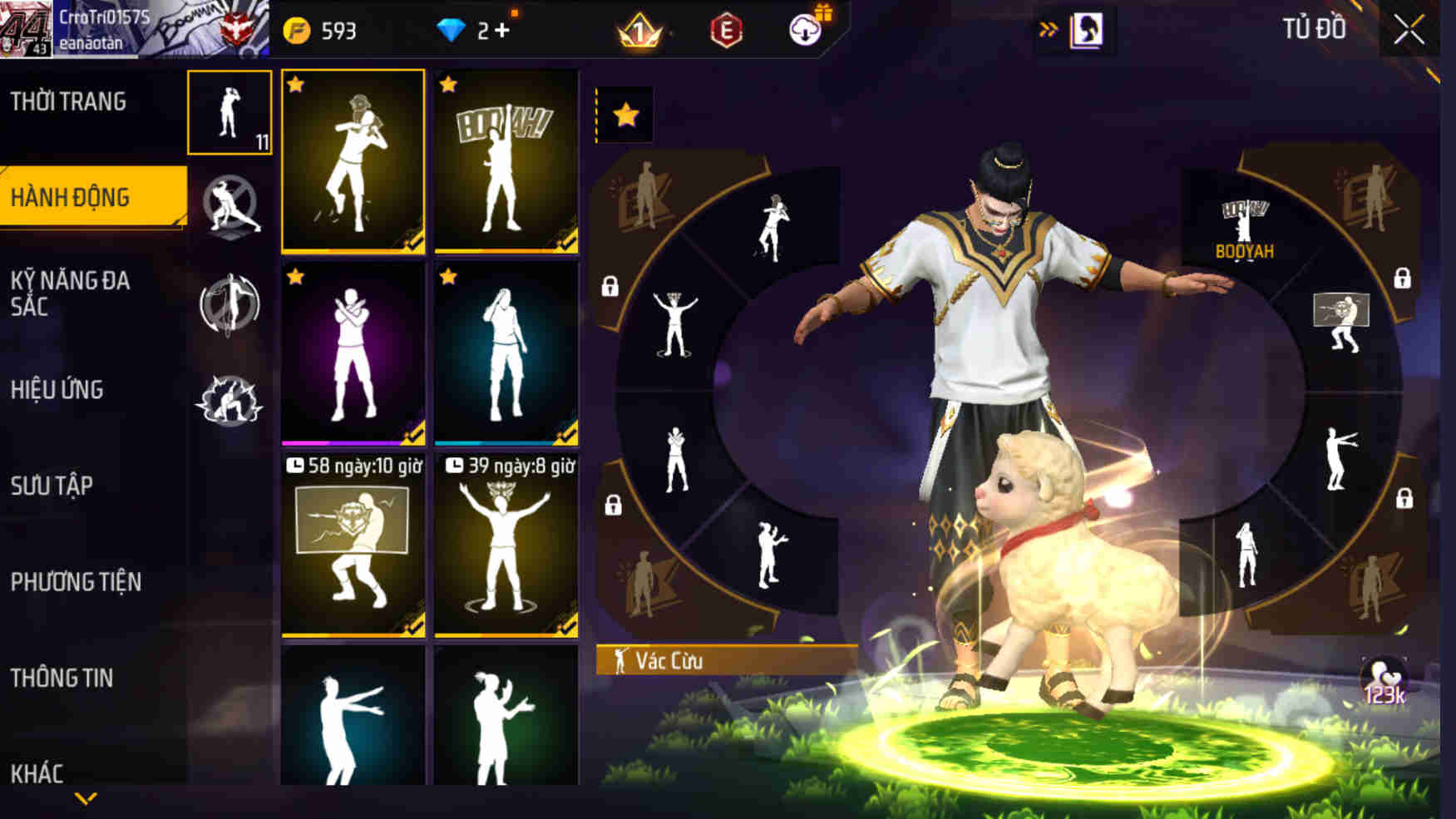Unfavorite the starred BOOYAH emote card
Screen dimensions: 1456x819
(449, 83)
